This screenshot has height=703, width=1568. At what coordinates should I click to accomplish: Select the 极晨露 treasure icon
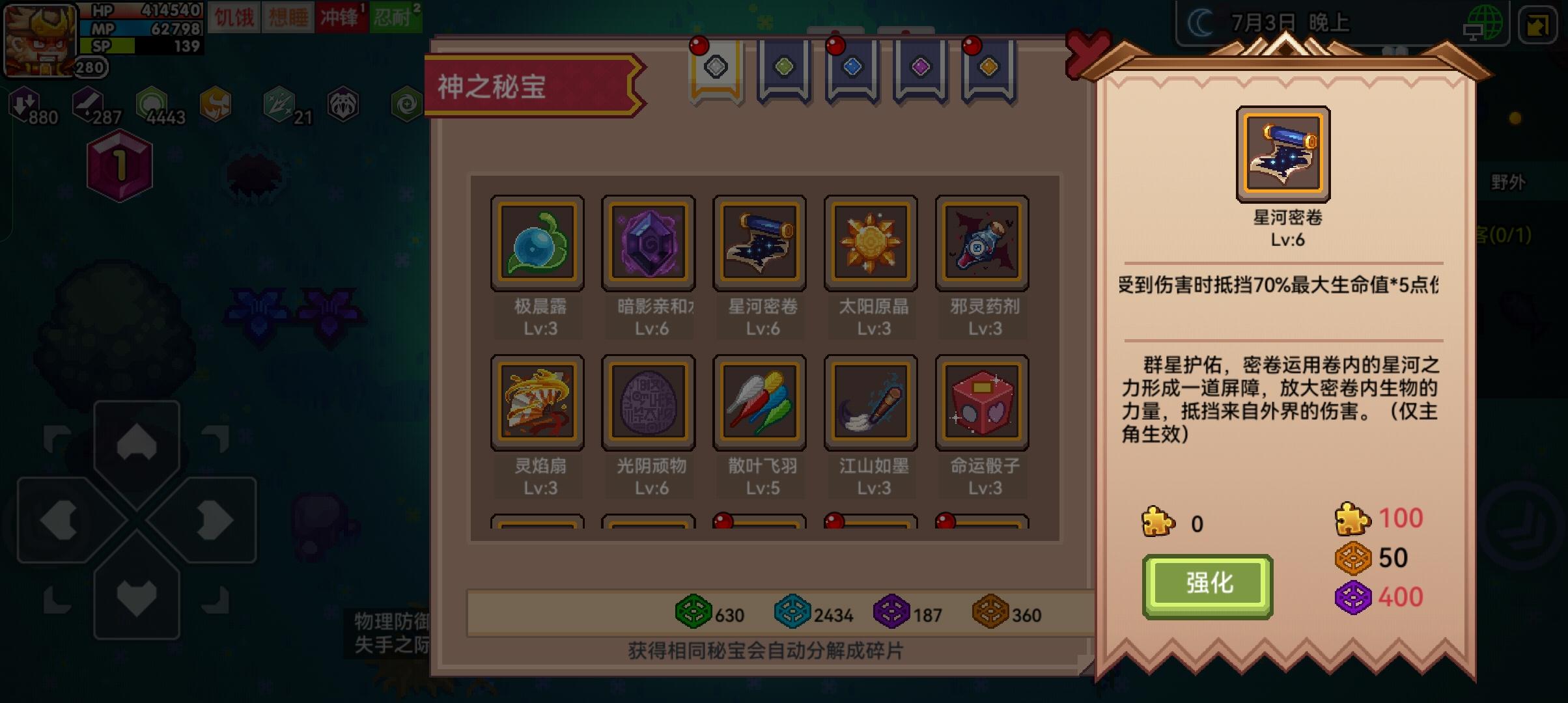pyautogui.click(x=537, y=242)
